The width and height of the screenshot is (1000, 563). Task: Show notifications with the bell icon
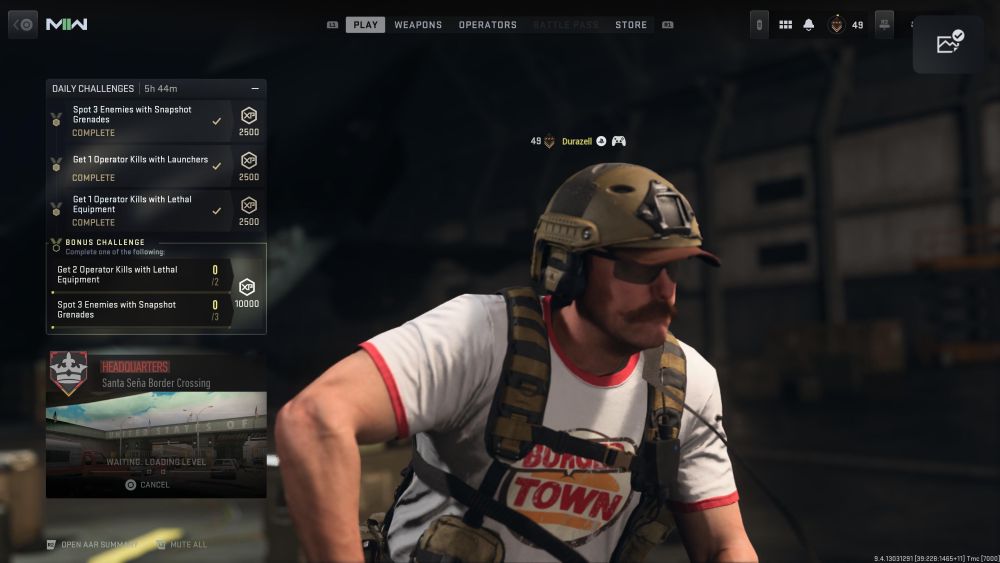pos(809,25)
